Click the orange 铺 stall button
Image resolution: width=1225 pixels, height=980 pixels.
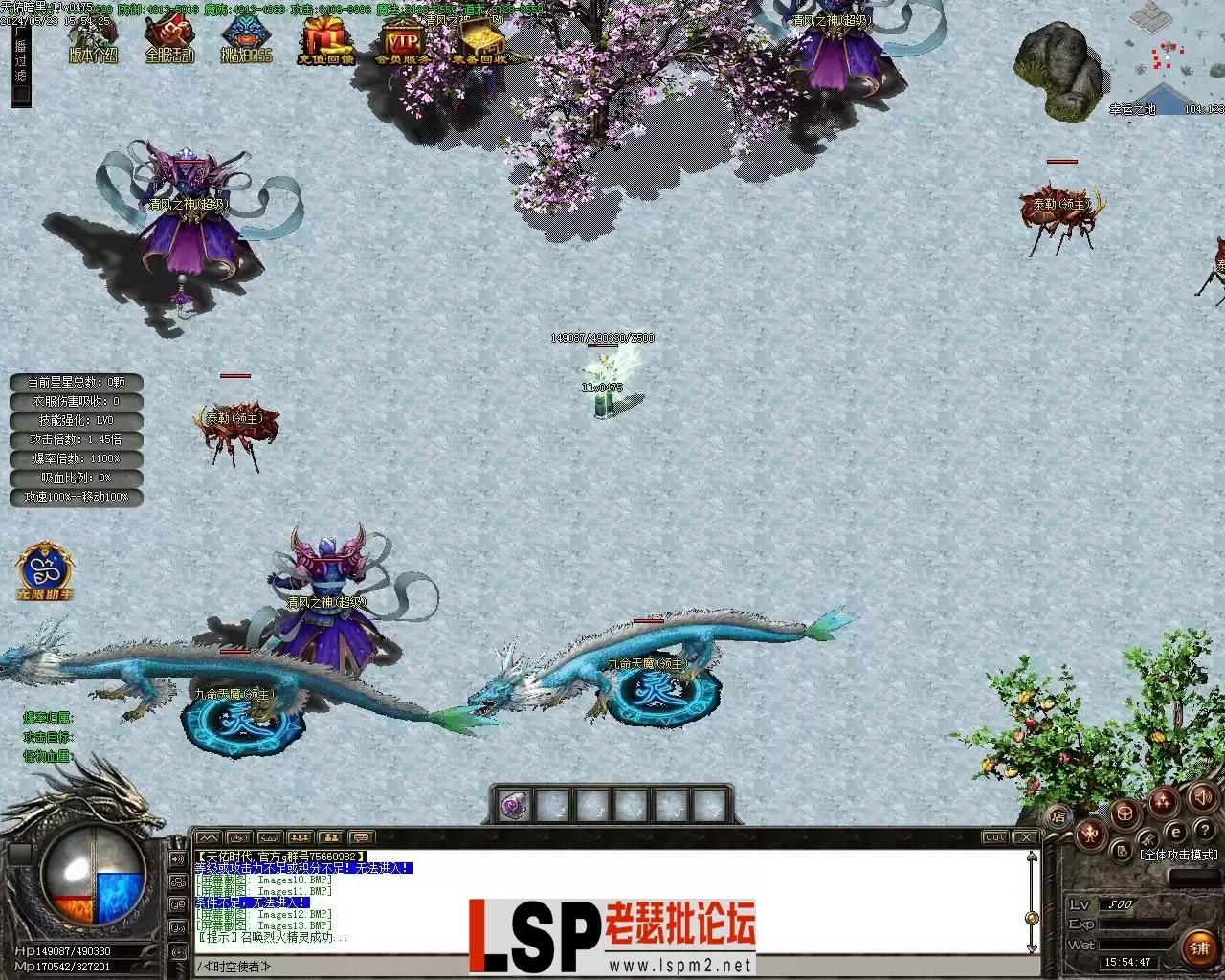1199,947
